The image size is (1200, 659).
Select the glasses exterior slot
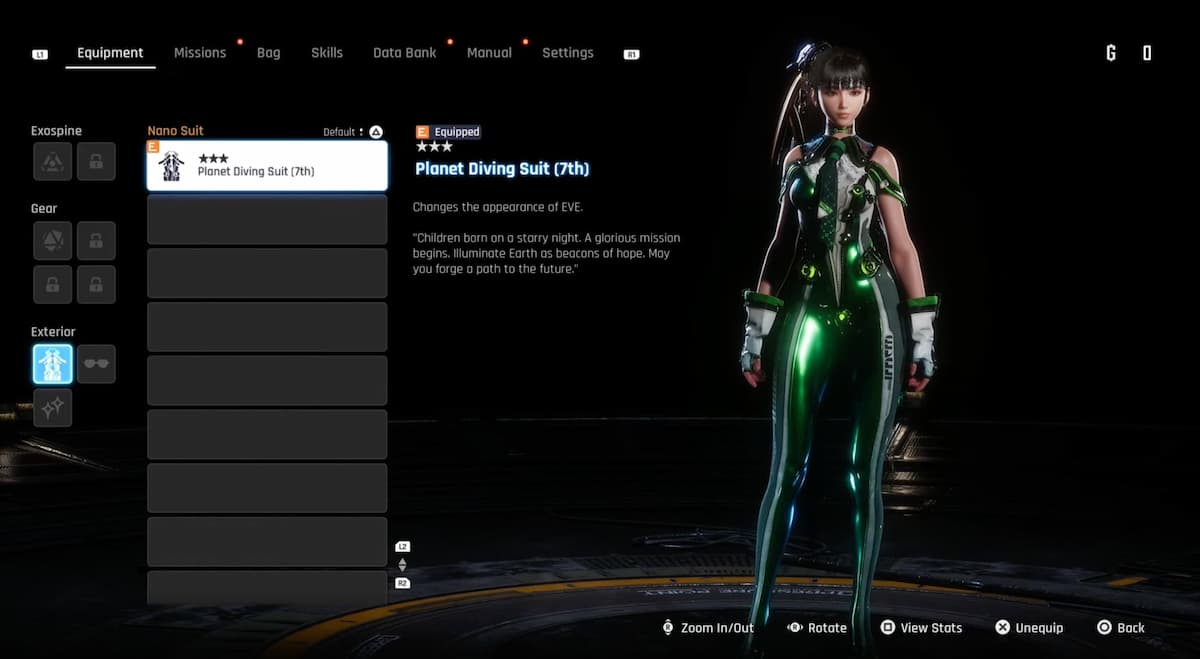click(x=96, y=364)
